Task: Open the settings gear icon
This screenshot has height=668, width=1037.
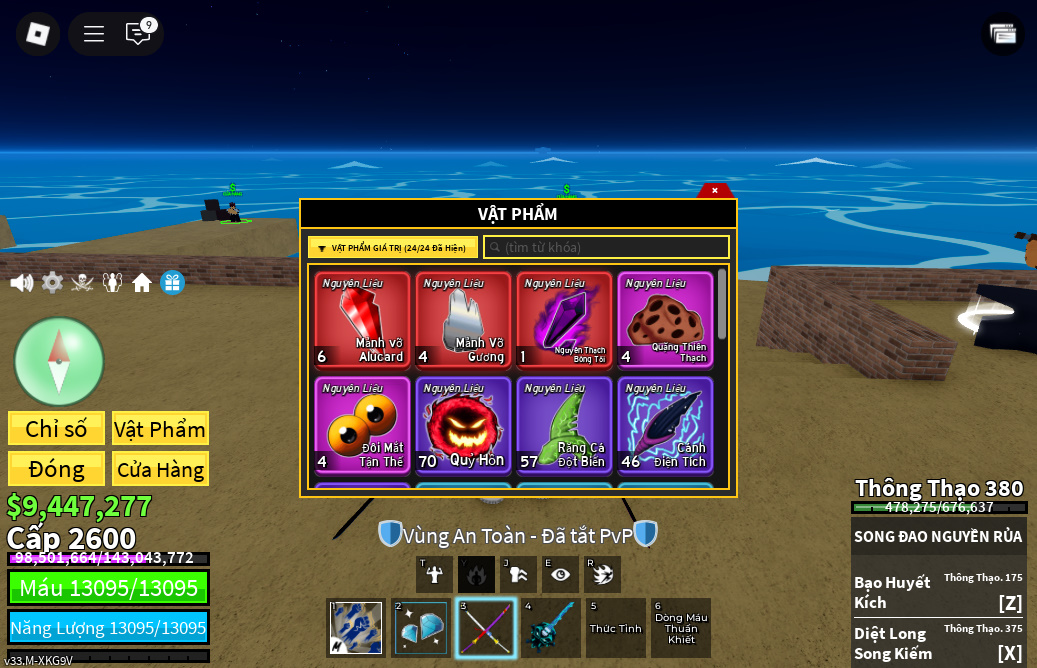Action: point(52,283)
